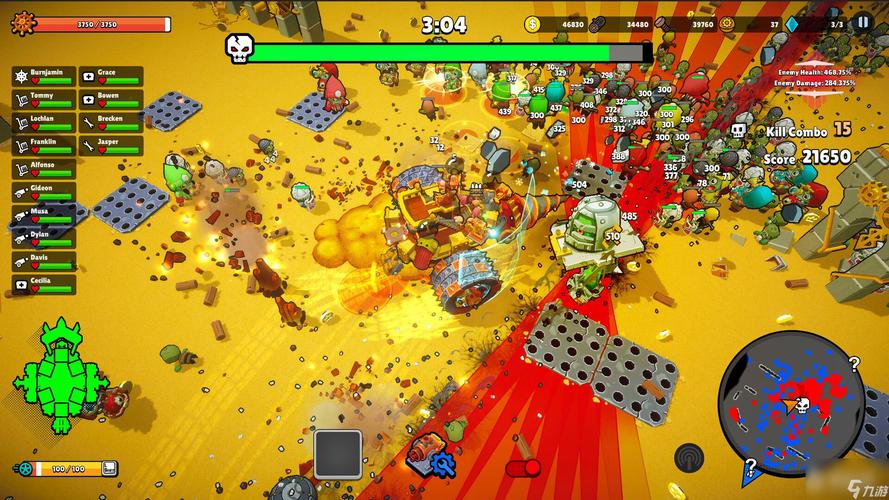The height and width of the screenshot is (500, 889).
Task: Choose Tommy from the crew list
Action: tap(43, 99)
